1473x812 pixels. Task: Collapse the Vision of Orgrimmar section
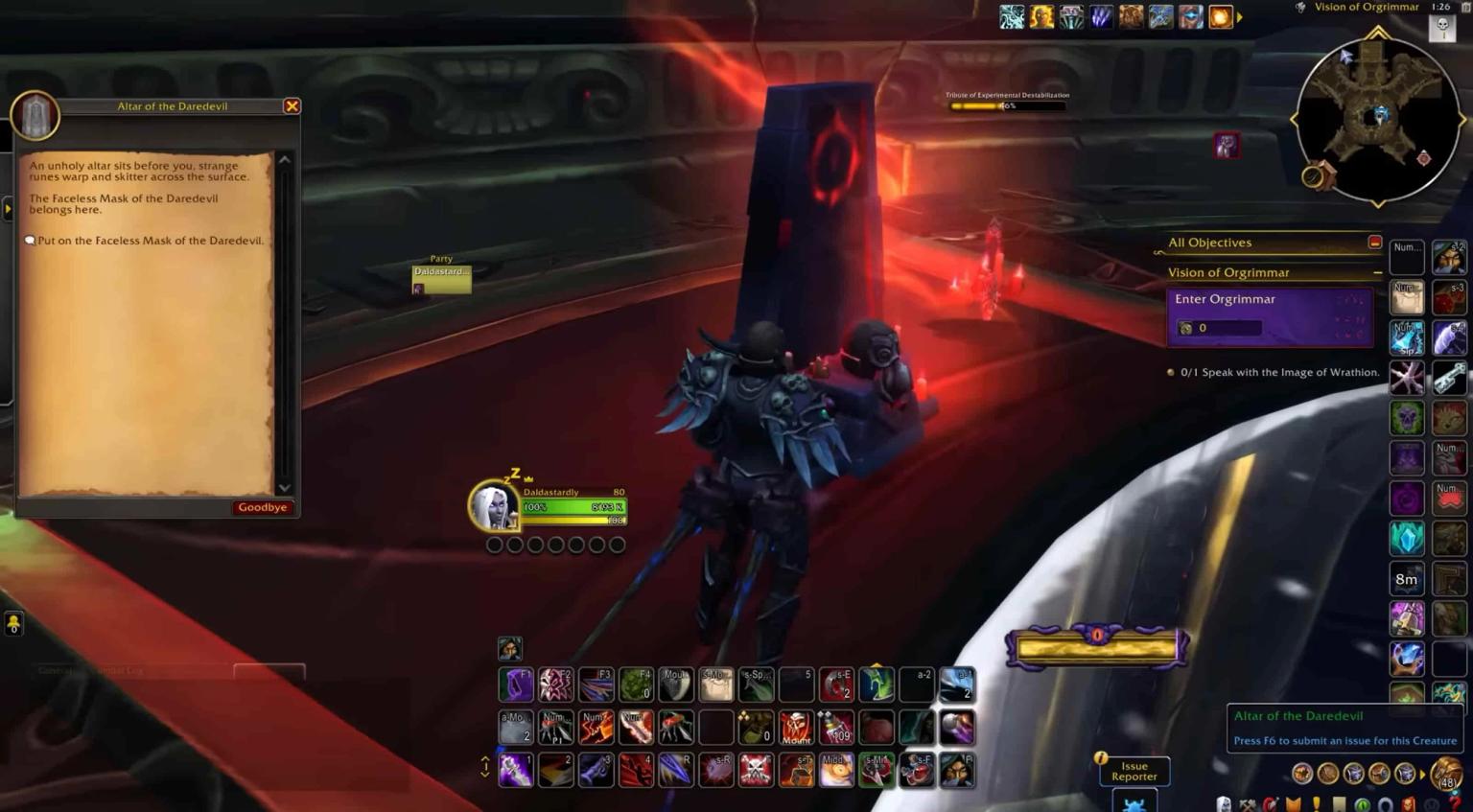1378,272
